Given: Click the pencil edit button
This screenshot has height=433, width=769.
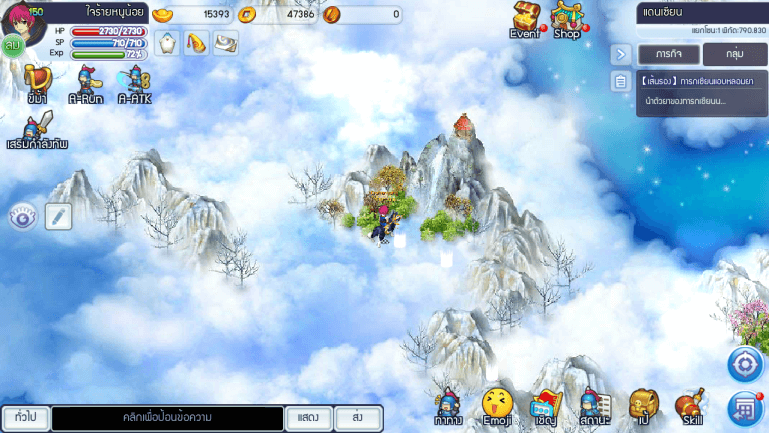Looking at the screenshot, I should pos(58,216).
